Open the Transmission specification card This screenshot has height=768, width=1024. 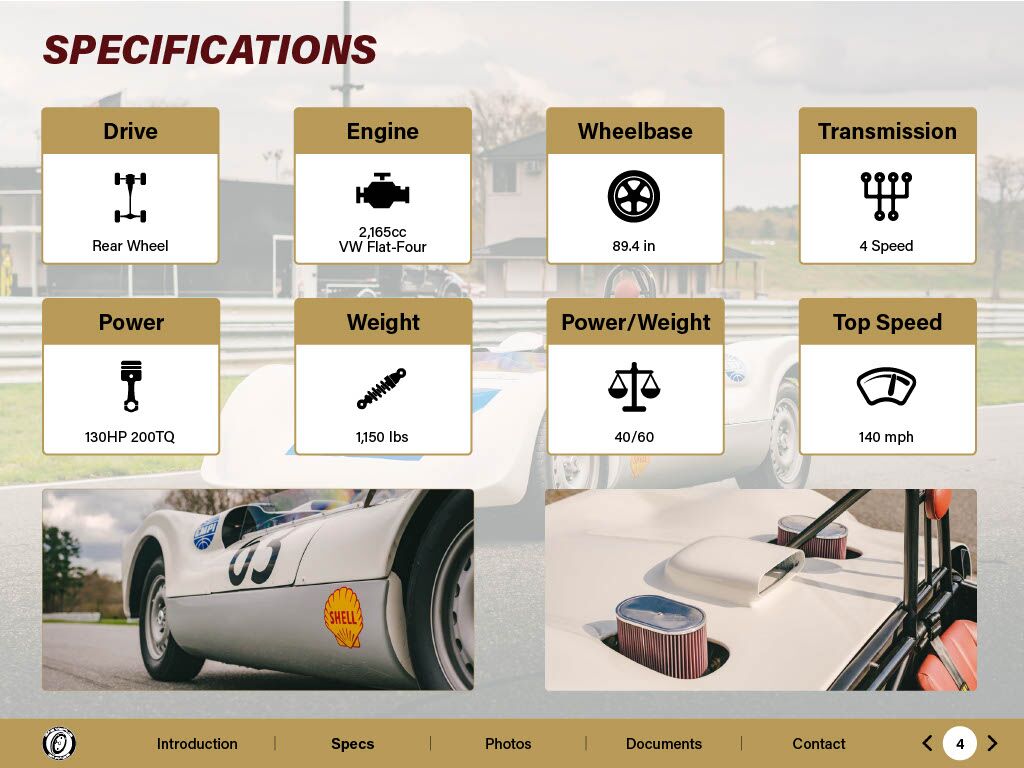tap(887, 186)
